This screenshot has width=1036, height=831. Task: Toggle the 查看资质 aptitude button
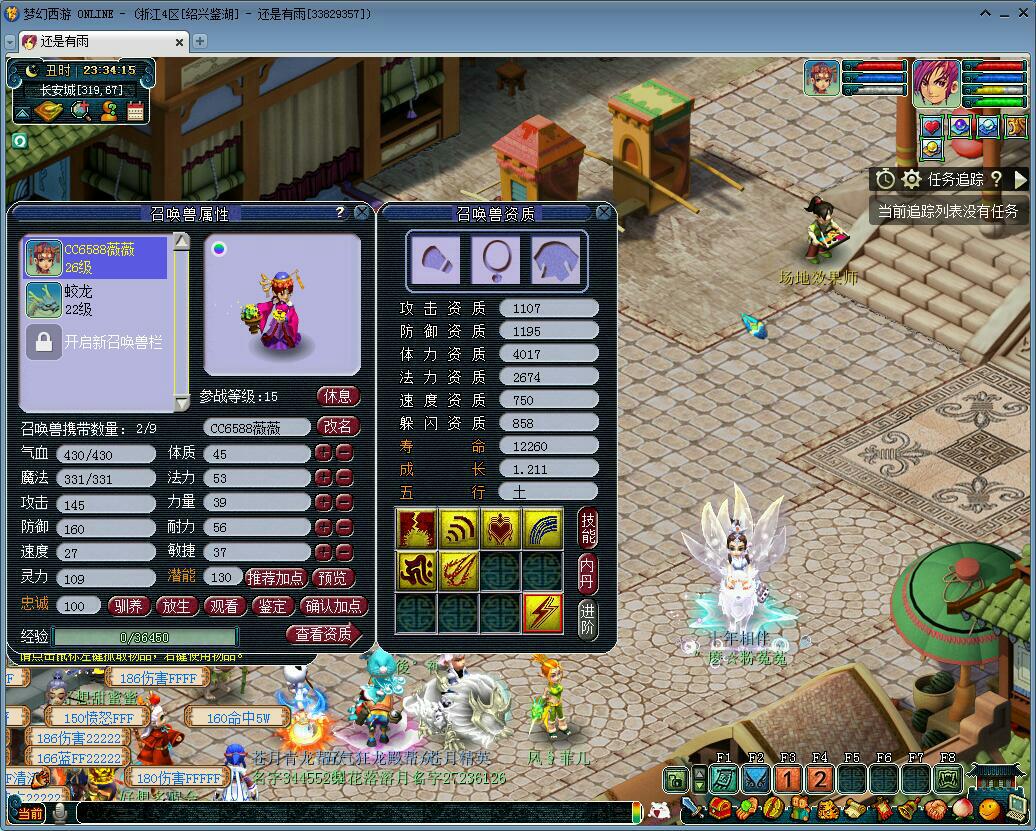(324, 634)
